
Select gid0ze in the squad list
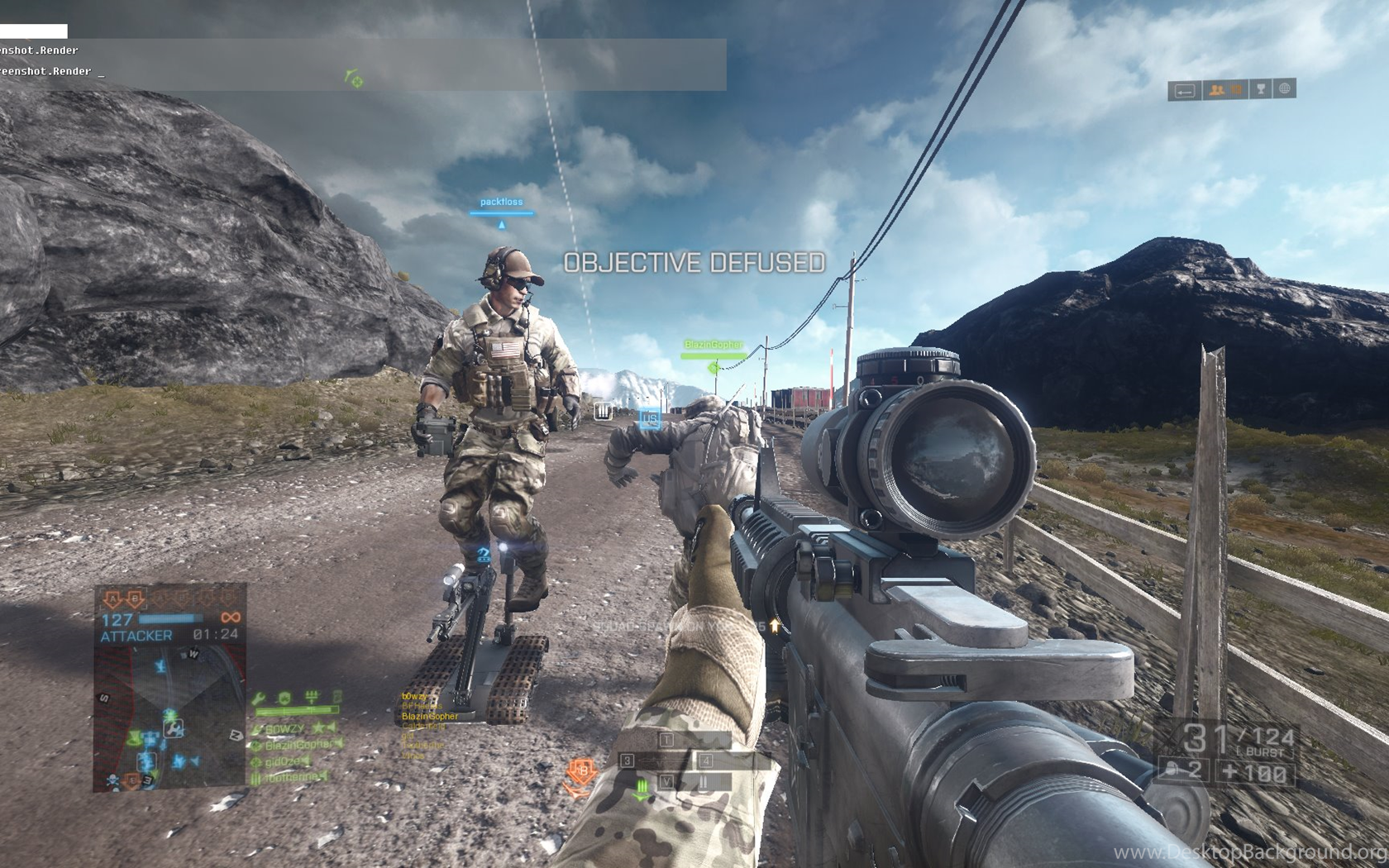[285, 761]
